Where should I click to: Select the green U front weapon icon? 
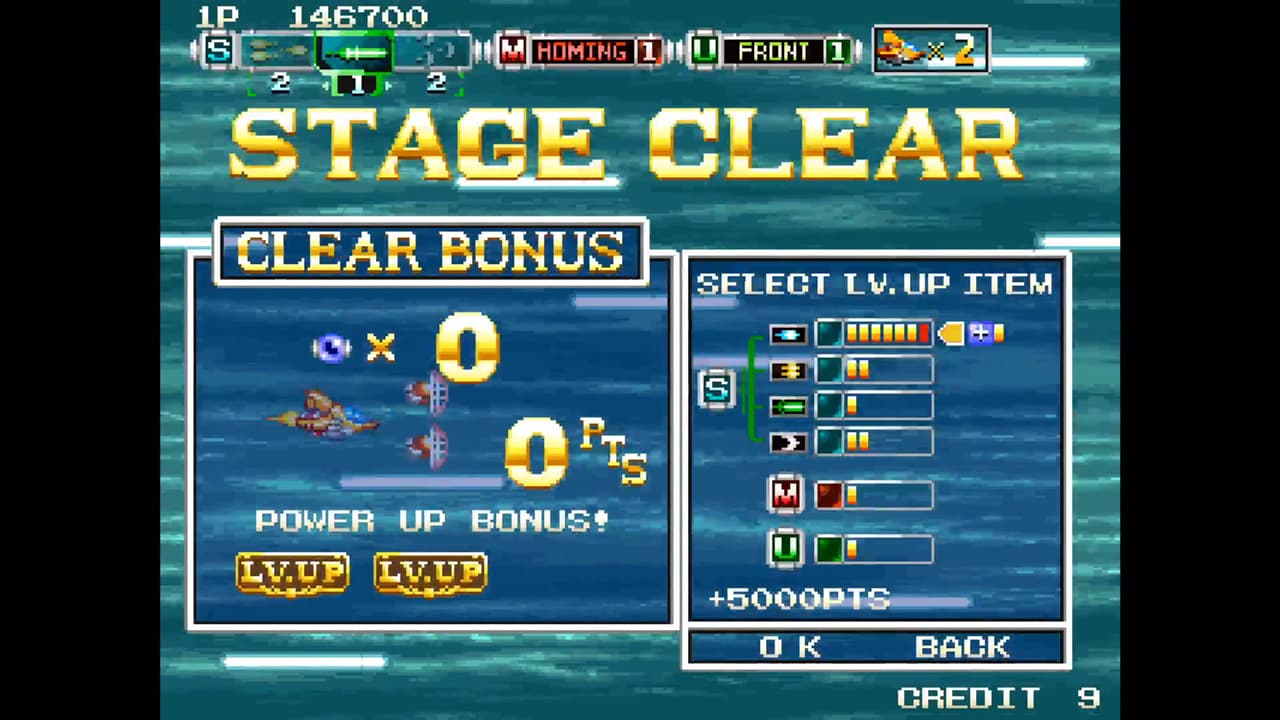(785, 547)
